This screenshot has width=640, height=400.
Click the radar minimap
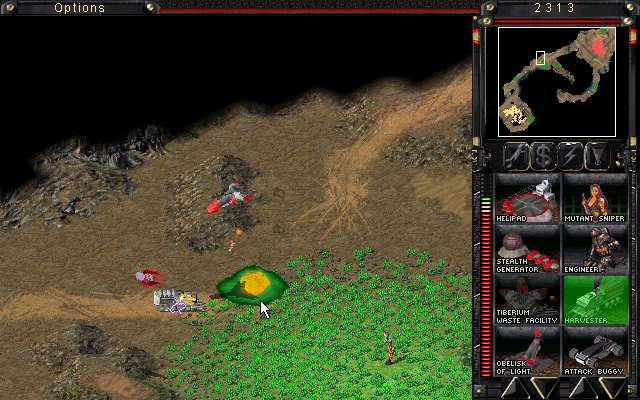point(557,81)
